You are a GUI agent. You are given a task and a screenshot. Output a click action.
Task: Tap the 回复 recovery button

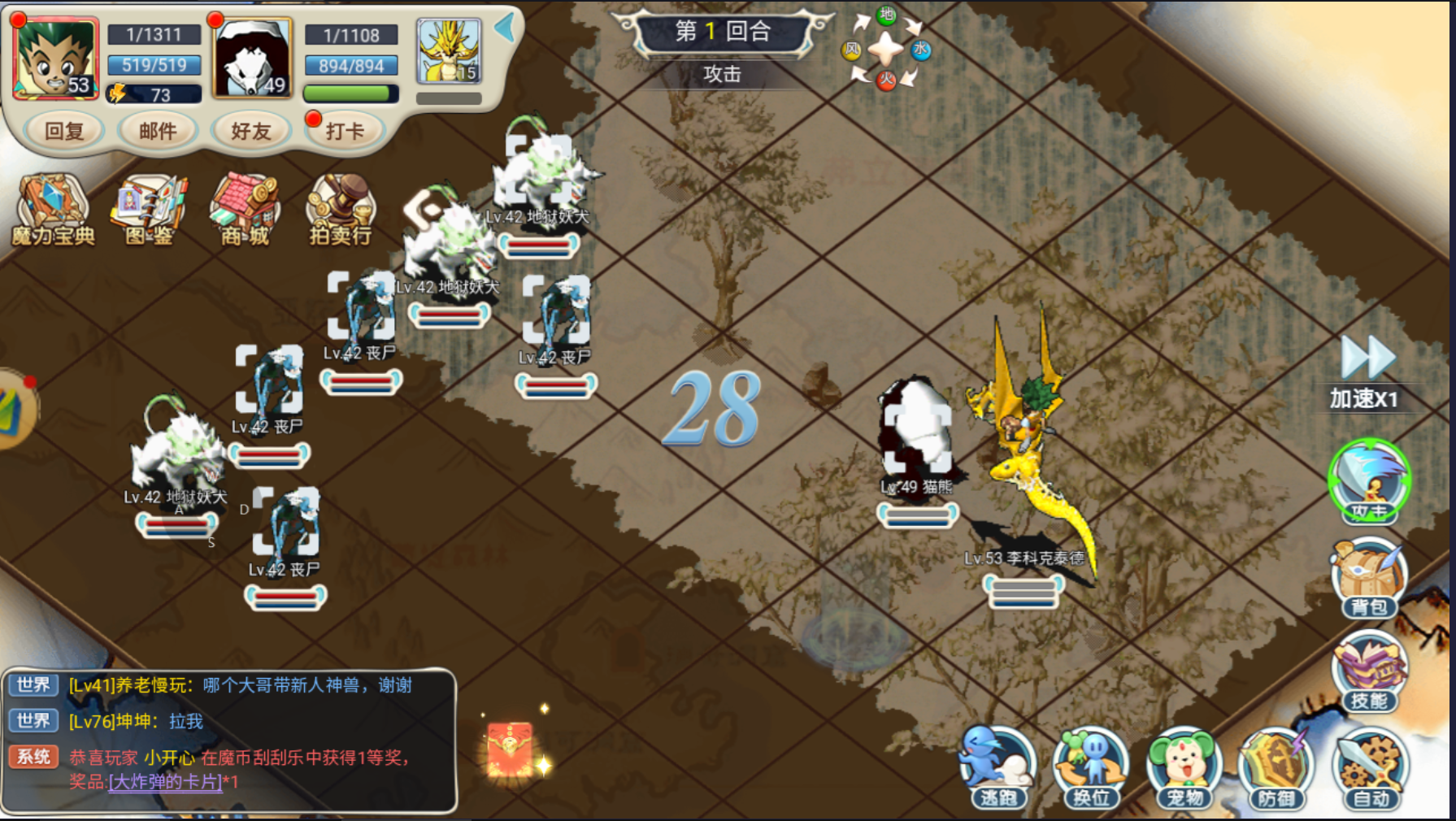63,131
